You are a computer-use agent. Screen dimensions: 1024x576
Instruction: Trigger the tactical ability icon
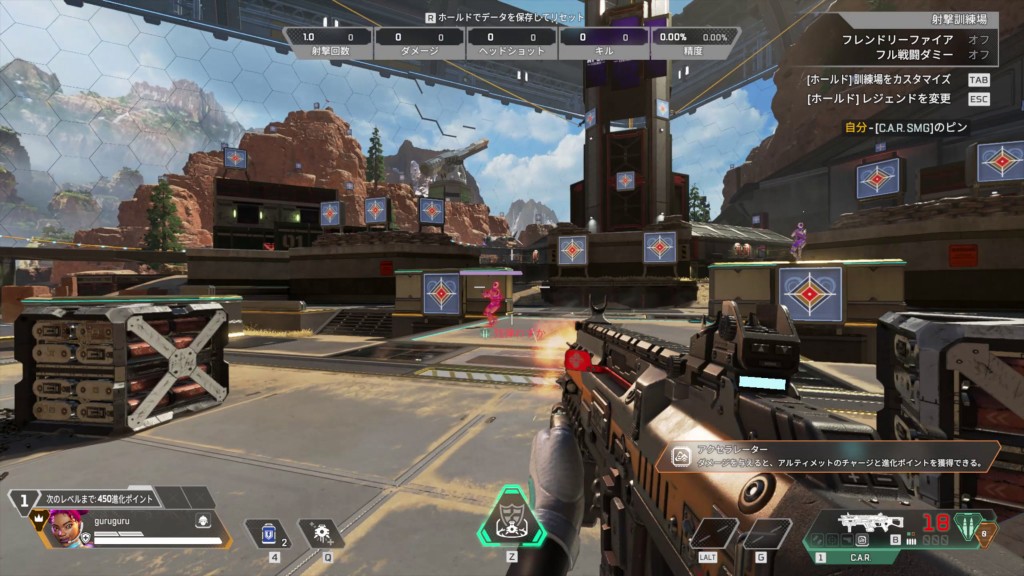point(320,533)
